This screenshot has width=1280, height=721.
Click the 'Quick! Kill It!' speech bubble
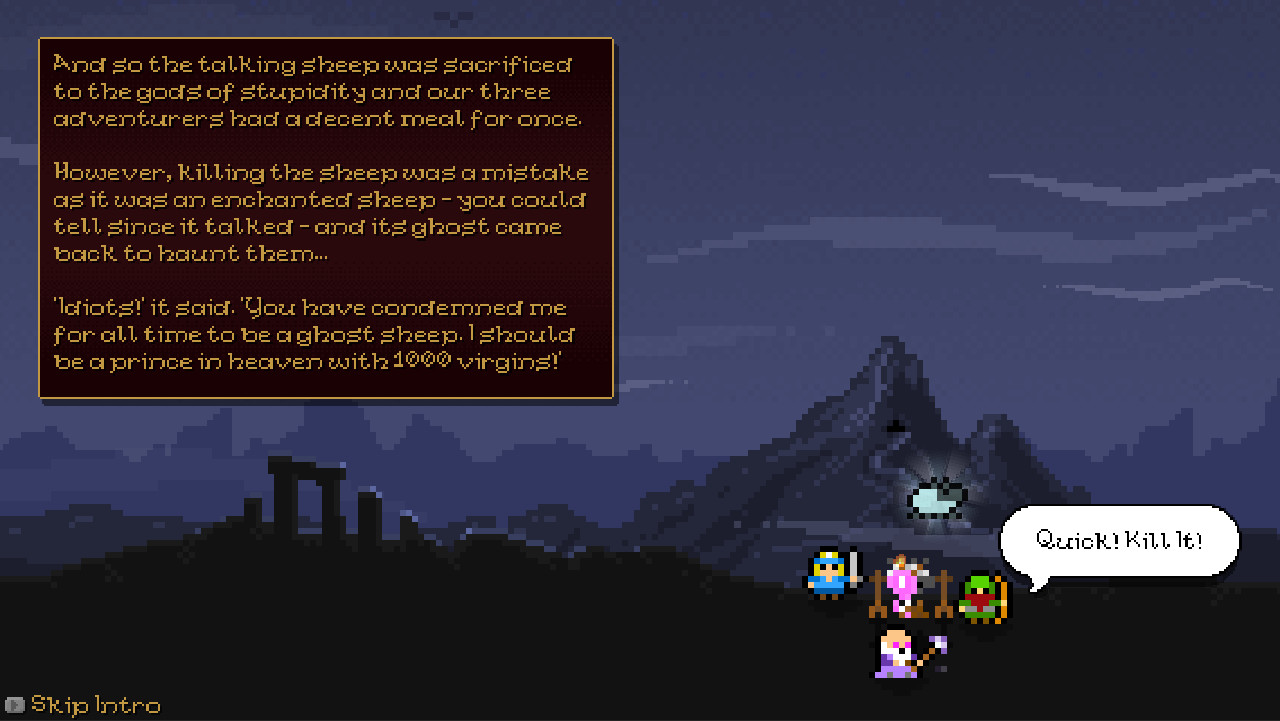(x=1120, y=540)
